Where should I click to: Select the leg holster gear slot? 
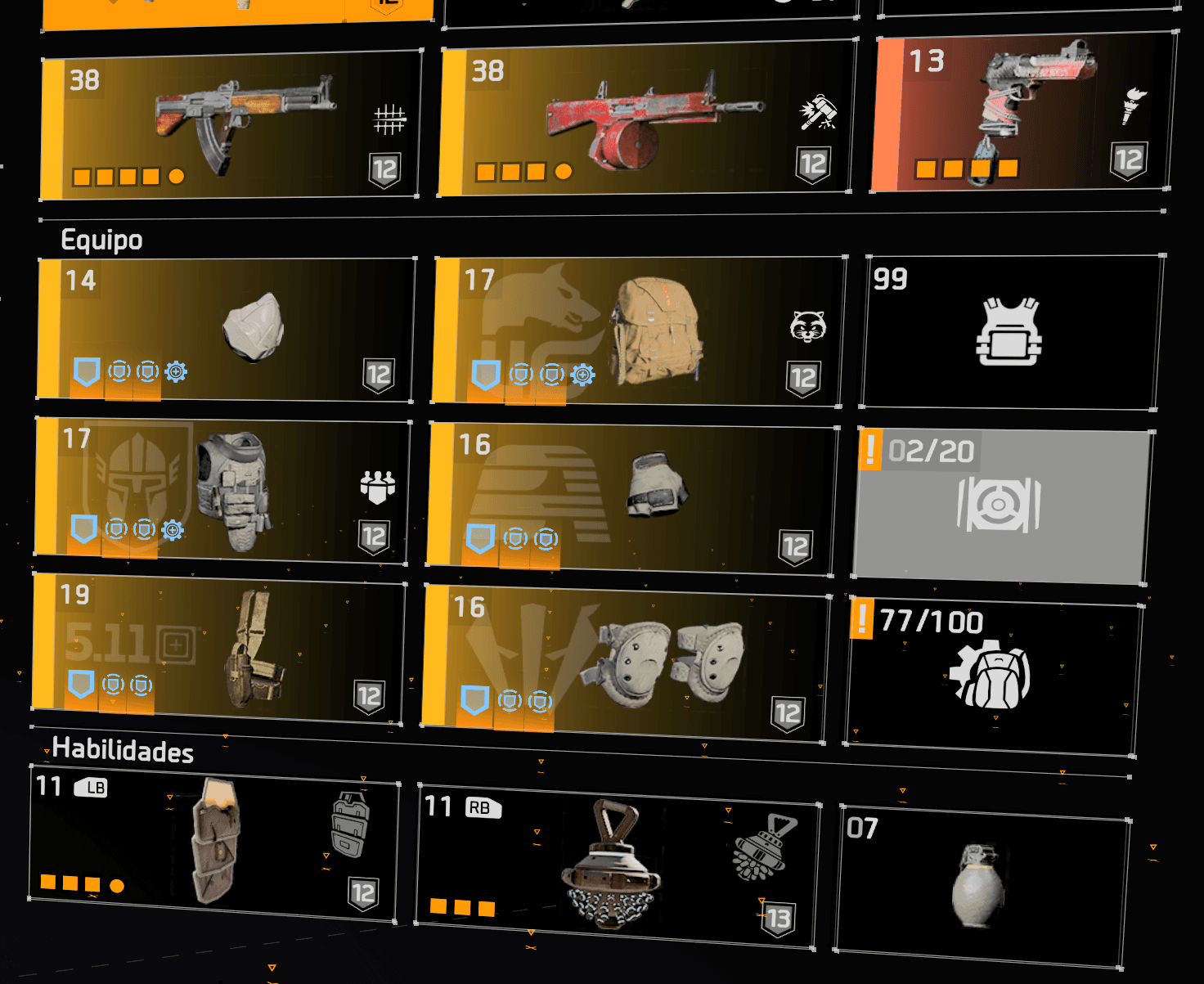(218, 649)
